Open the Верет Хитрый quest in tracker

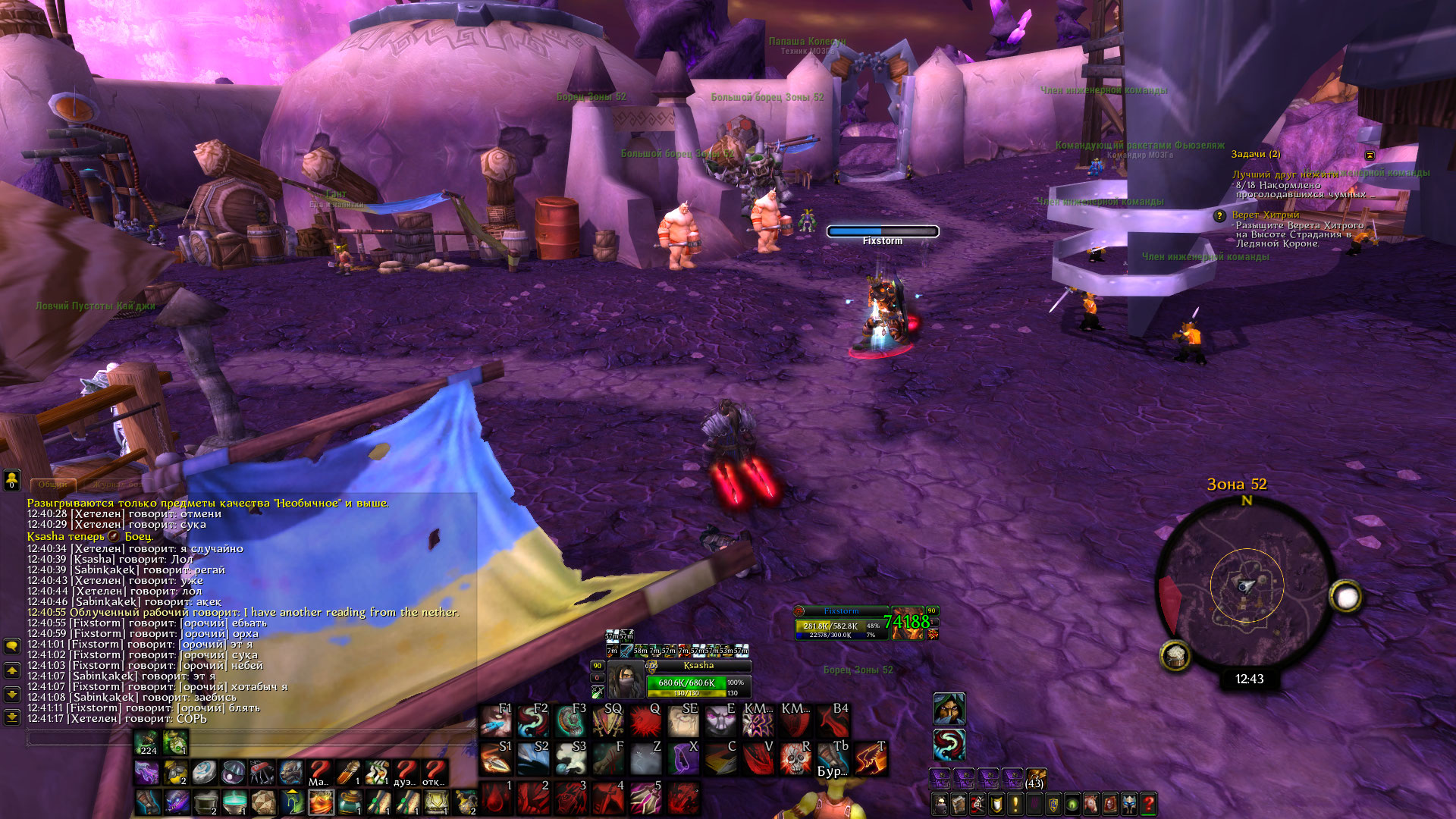[x=1265, y=215]
